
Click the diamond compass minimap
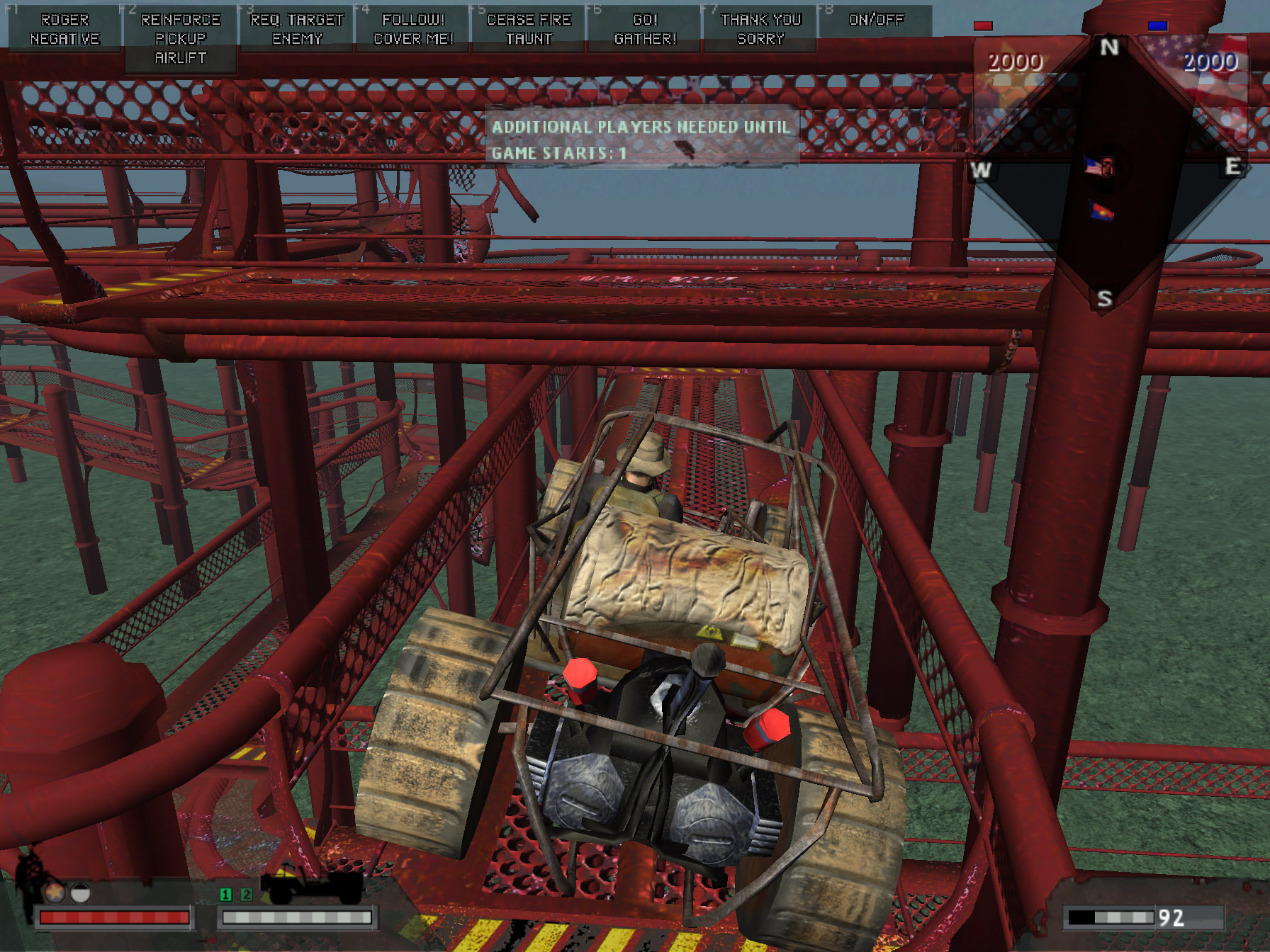point(1106,170)
